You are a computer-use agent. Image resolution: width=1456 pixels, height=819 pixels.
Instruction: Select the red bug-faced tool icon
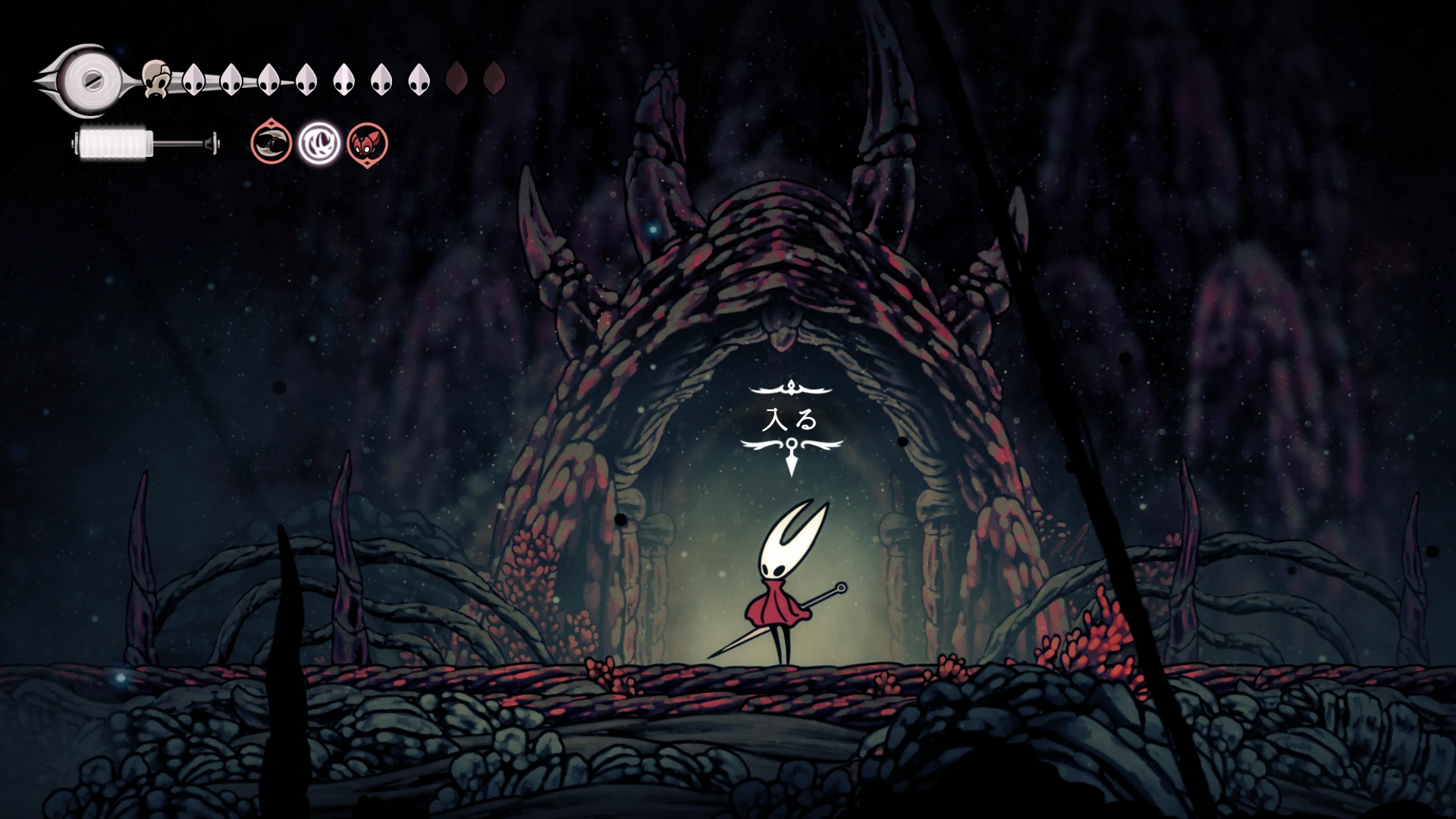[x=367, y=143]
